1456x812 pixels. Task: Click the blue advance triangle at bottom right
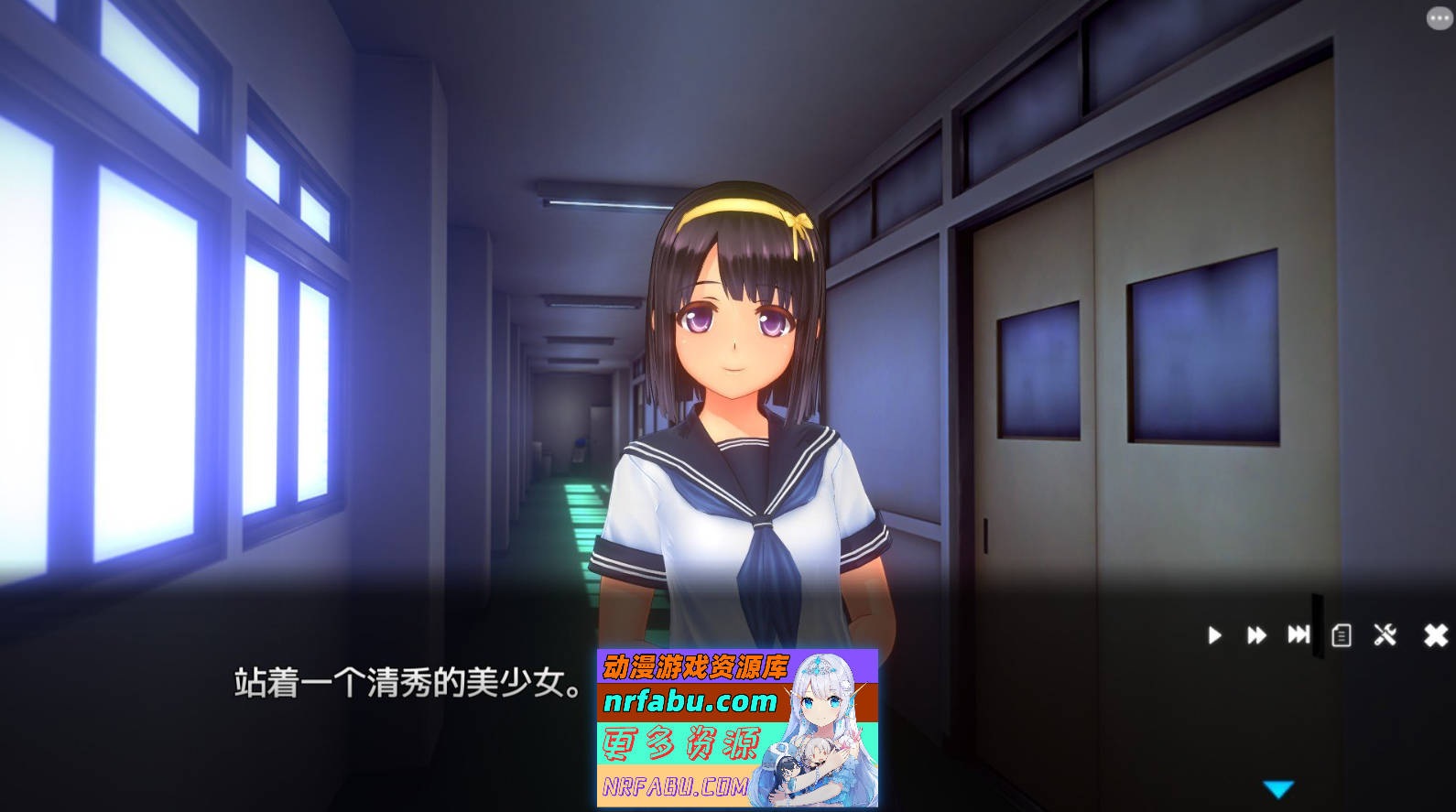pos(1280,785)
